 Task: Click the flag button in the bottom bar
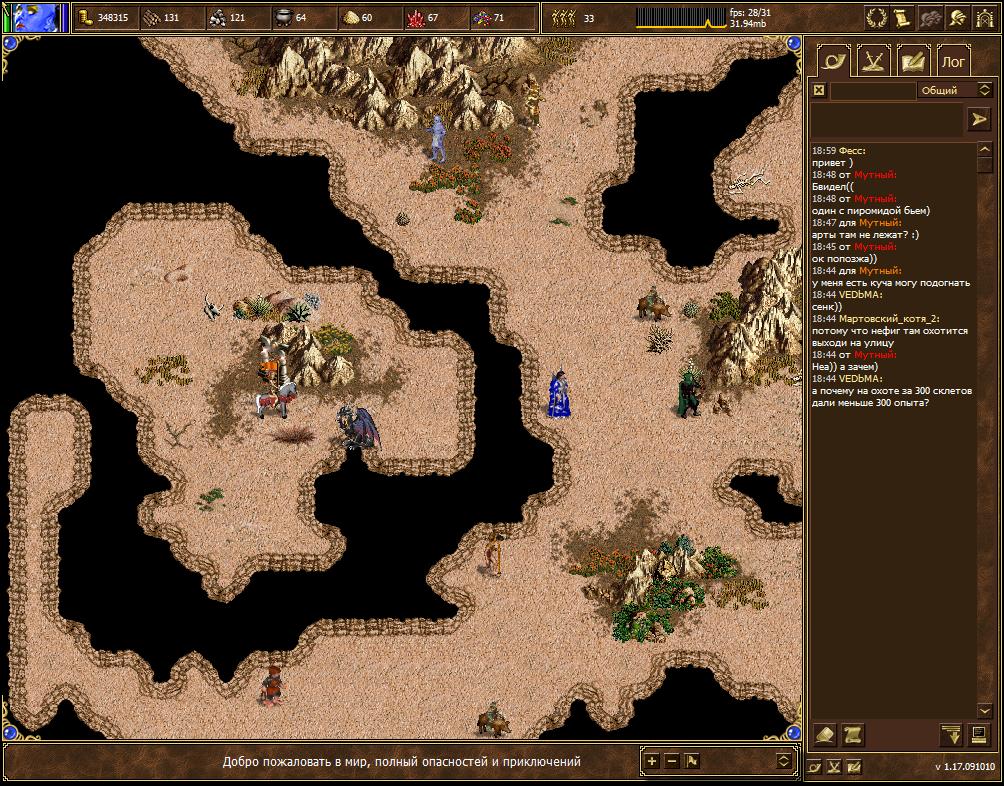[692, 761]
